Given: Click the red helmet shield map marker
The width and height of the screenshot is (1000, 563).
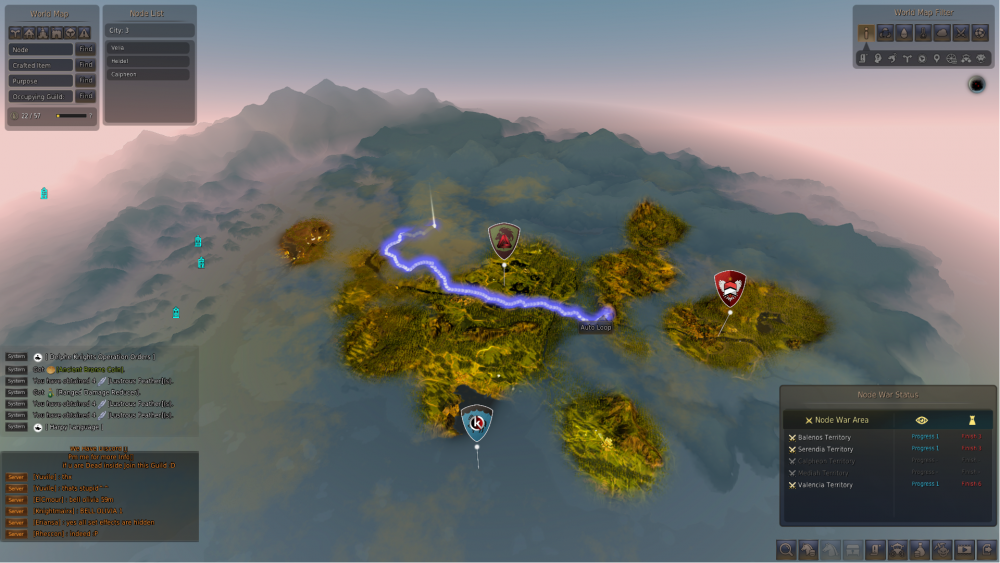Looking at the screenshot, I should click(730, 288).
